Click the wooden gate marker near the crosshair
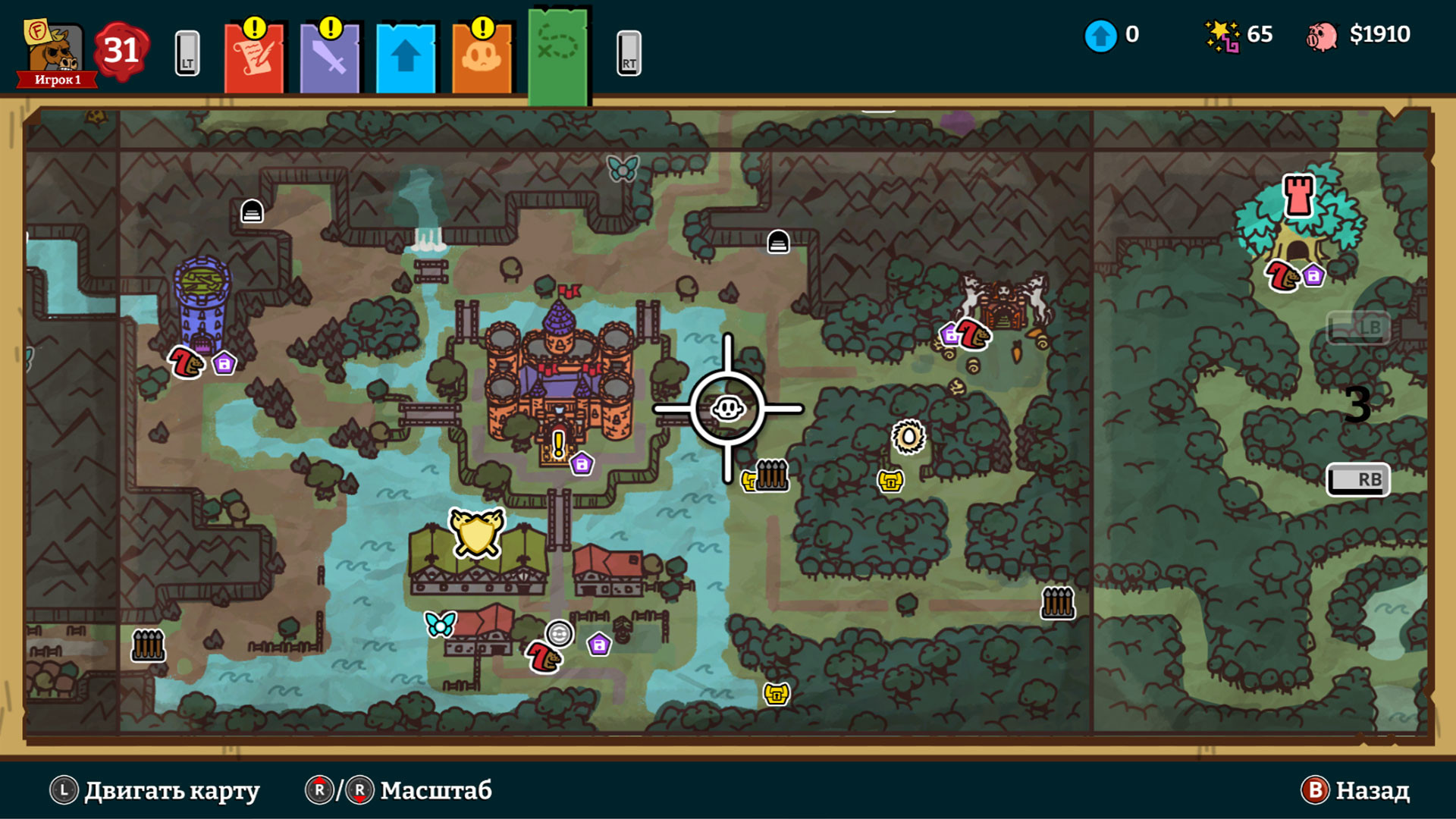1456x819 pixels. pyautogui.click(x=772, y=475)
